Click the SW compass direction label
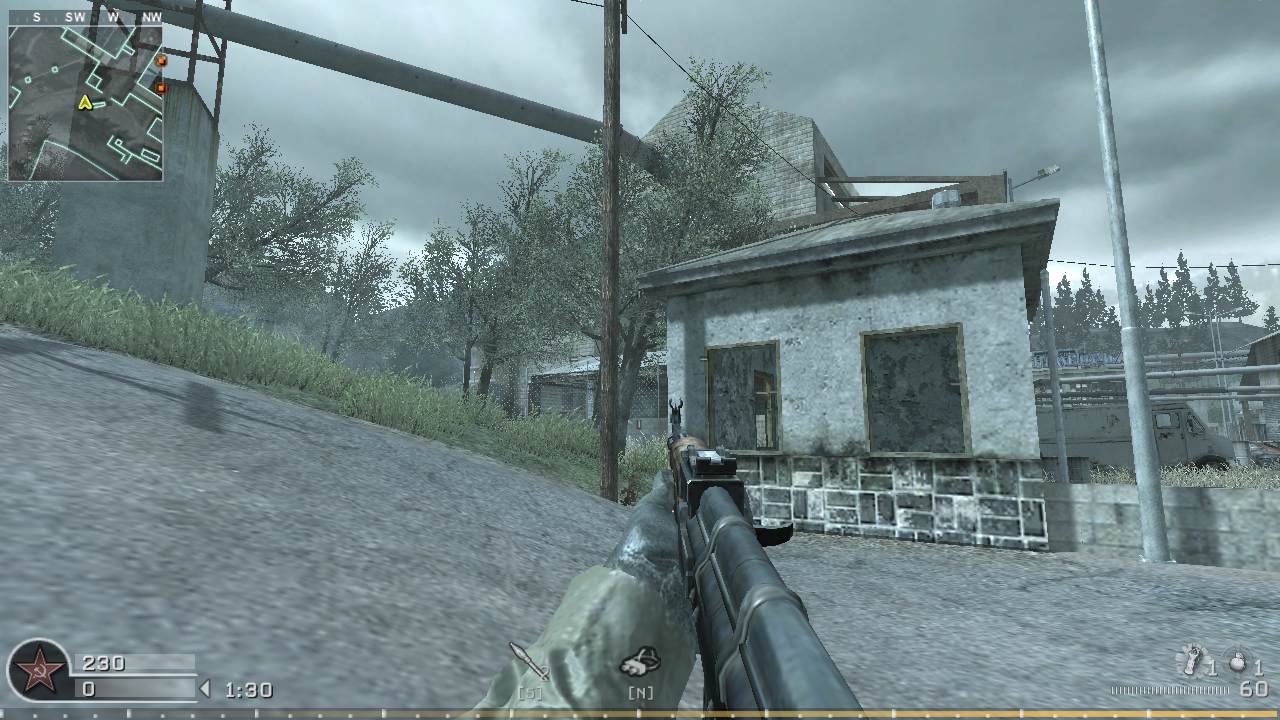The width and height of the screenshot is (1280, 720). click(x=75, y=17)
